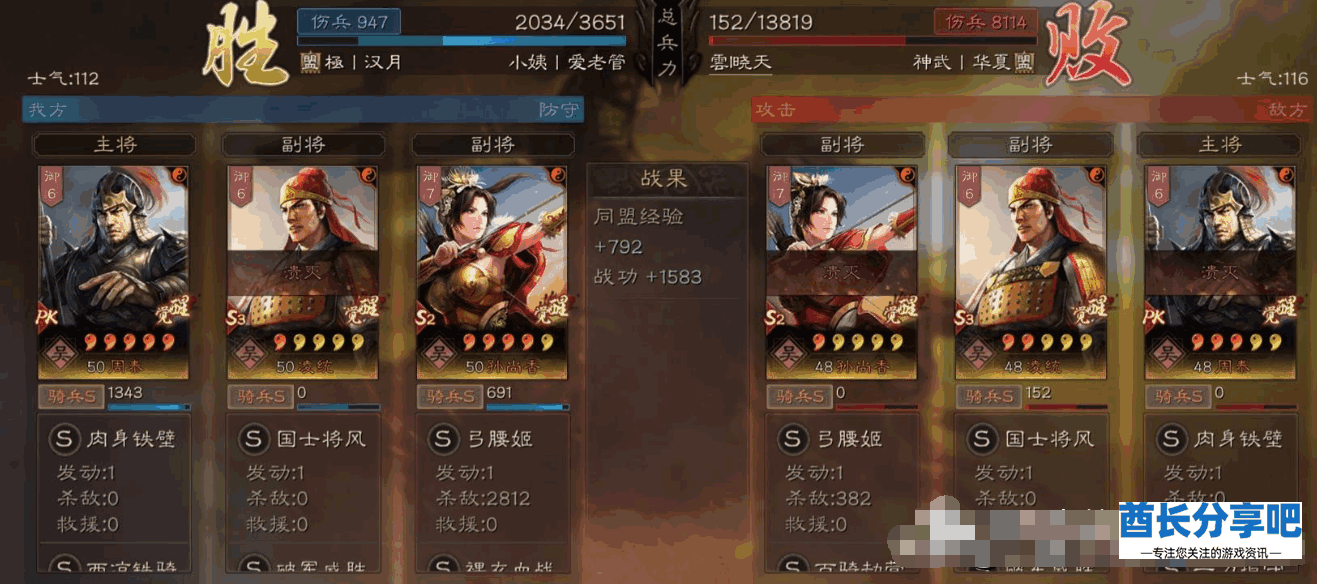
Task: Select the level 50 孙尚香 hero card
Action: coord(491,271)
